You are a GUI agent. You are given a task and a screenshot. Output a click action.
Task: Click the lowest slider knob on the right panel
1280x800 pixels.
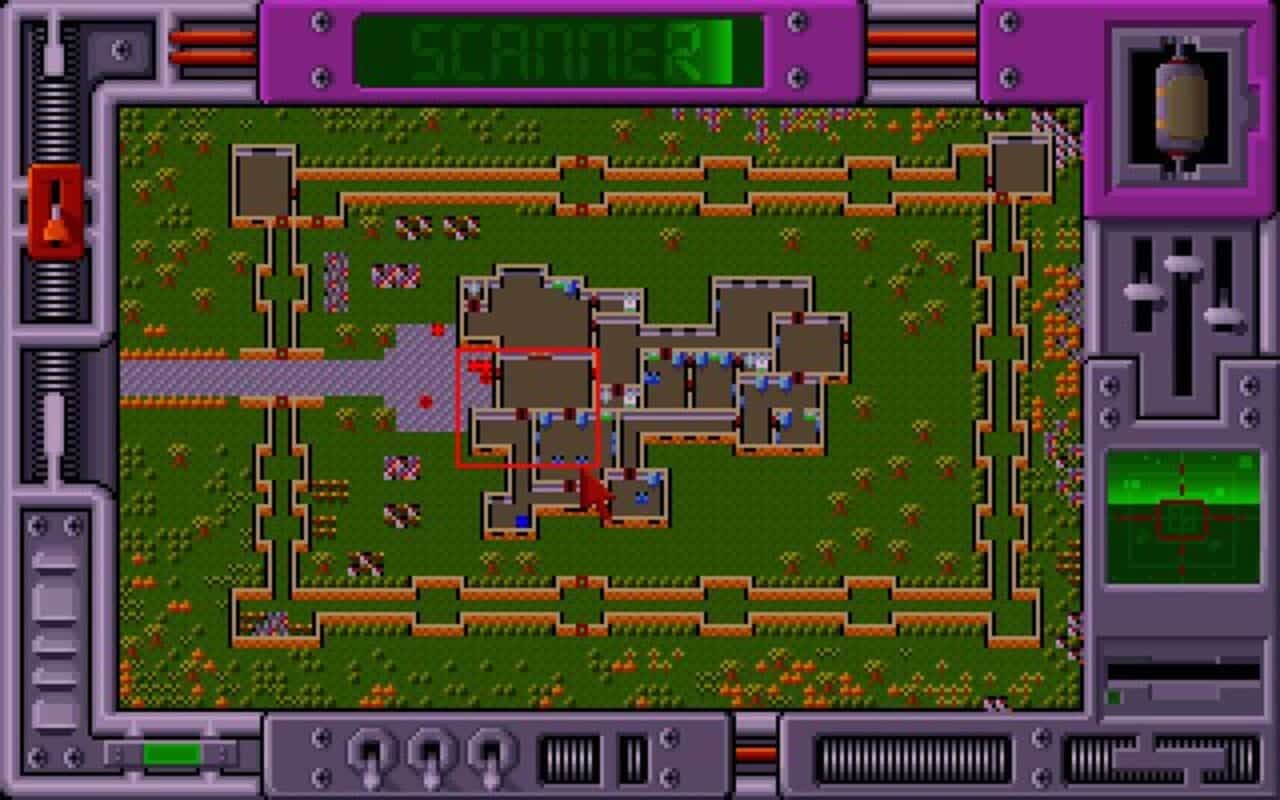[x=1224, y=316]
